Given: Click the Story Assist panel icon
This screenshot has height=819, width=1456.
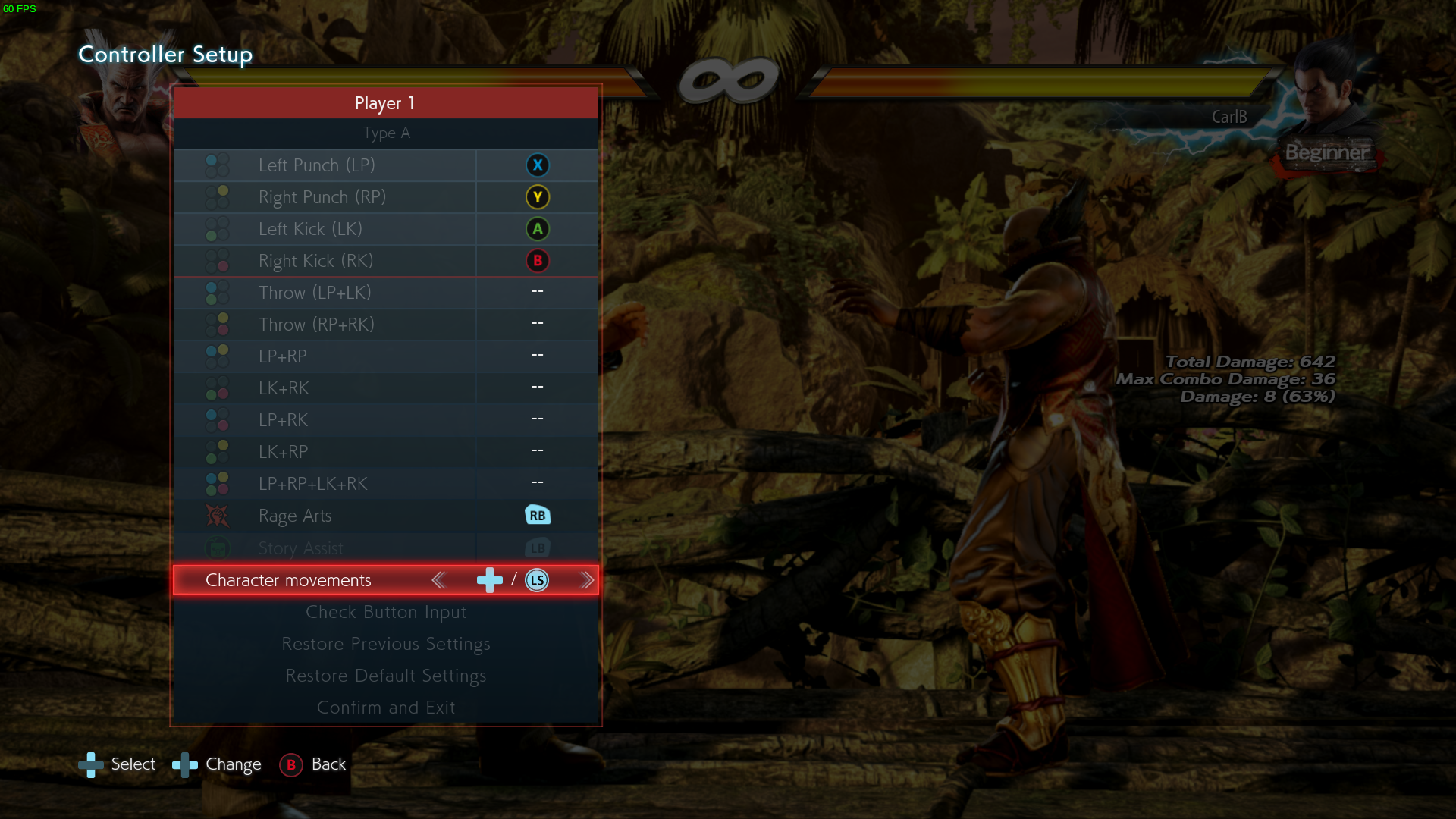Looking at the screenshot, I should (x=217, y=547).
